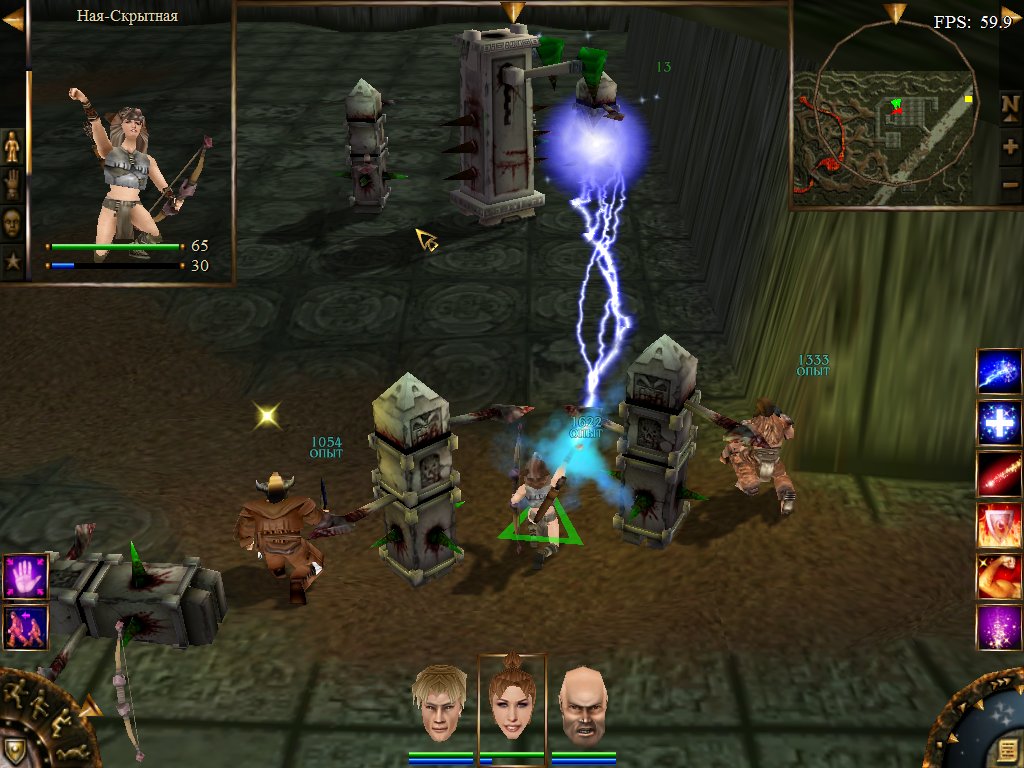This screenshot has width=1024, height=768.
Task: Select the bald hero portrait
Action: [x=584, y=705]
